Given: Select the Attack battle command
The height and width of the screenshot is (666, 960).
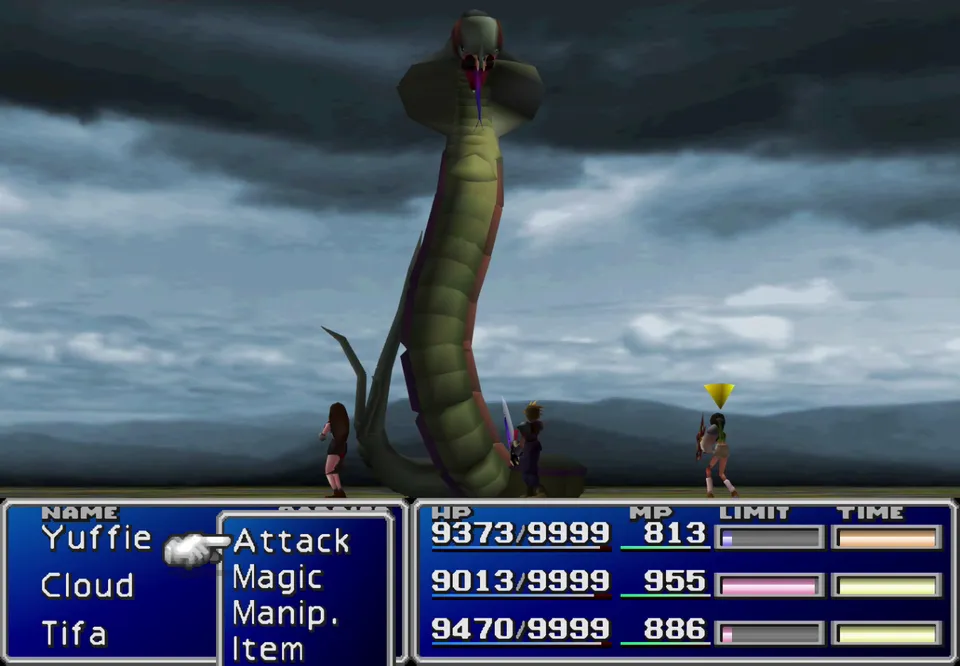Looking at the screenshot, I should 291,542.
